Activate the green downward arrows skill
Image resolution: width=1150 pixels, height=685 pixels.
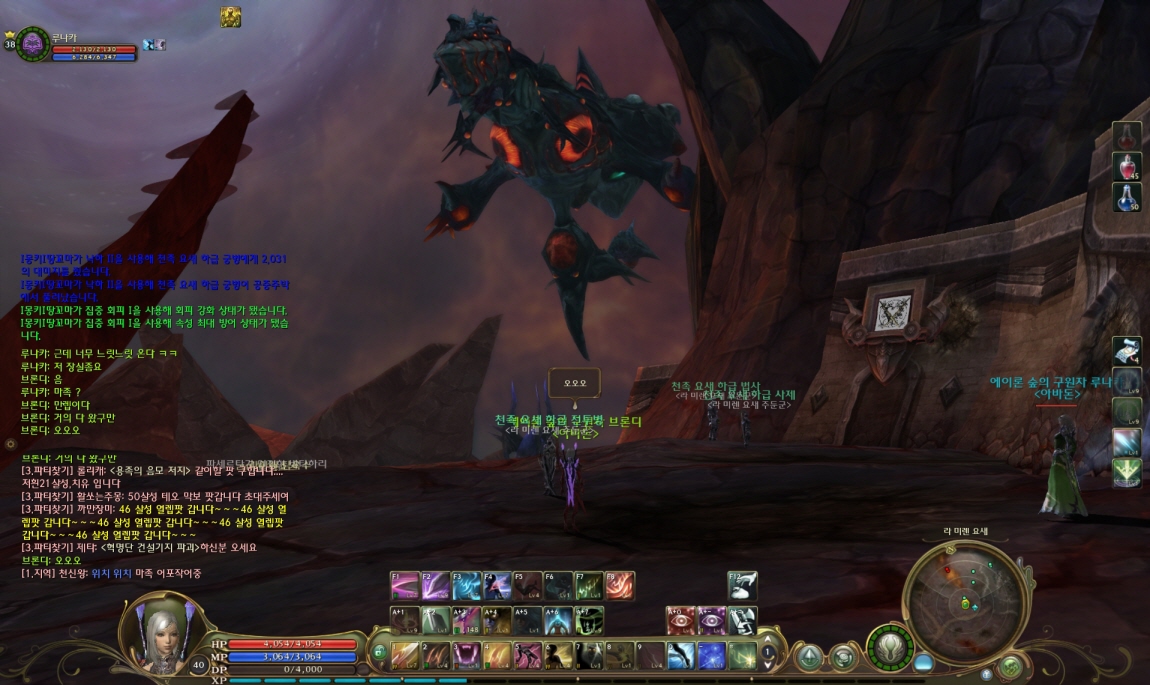pos(1127,472)
